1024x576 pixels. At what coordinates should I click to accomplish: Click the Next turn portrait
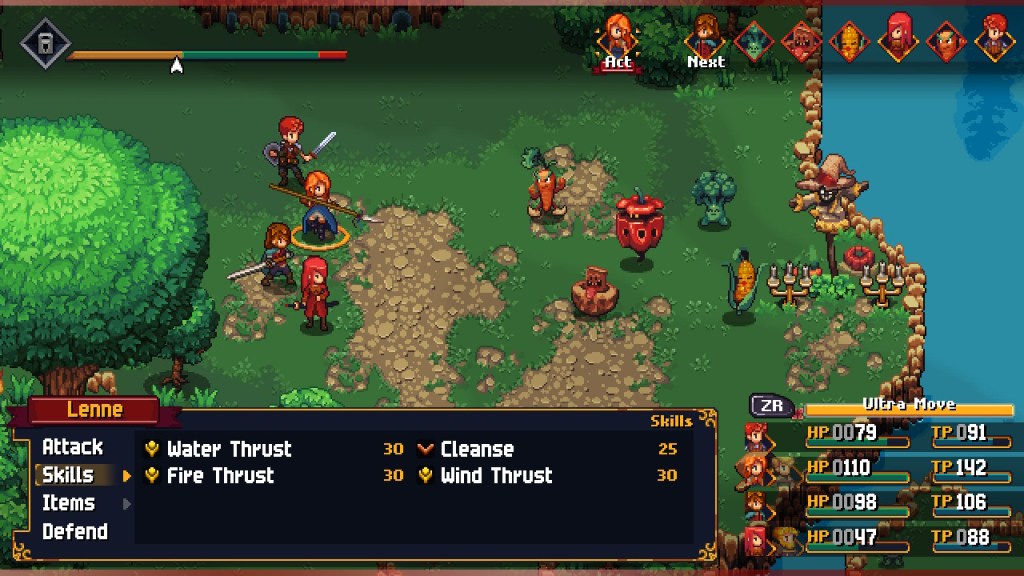pos(705,39)
